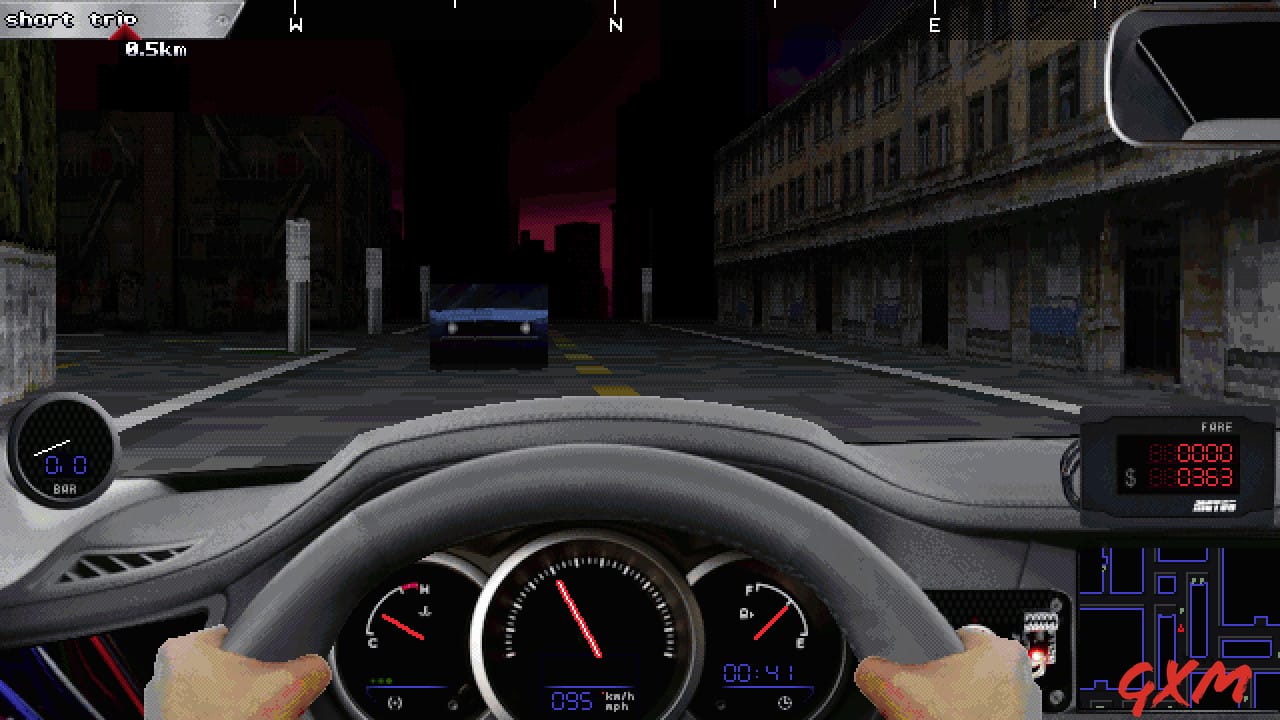Click the clock icon below the 00:41 display
This screenshot has height=720, width=1280.
coord(785,702)
